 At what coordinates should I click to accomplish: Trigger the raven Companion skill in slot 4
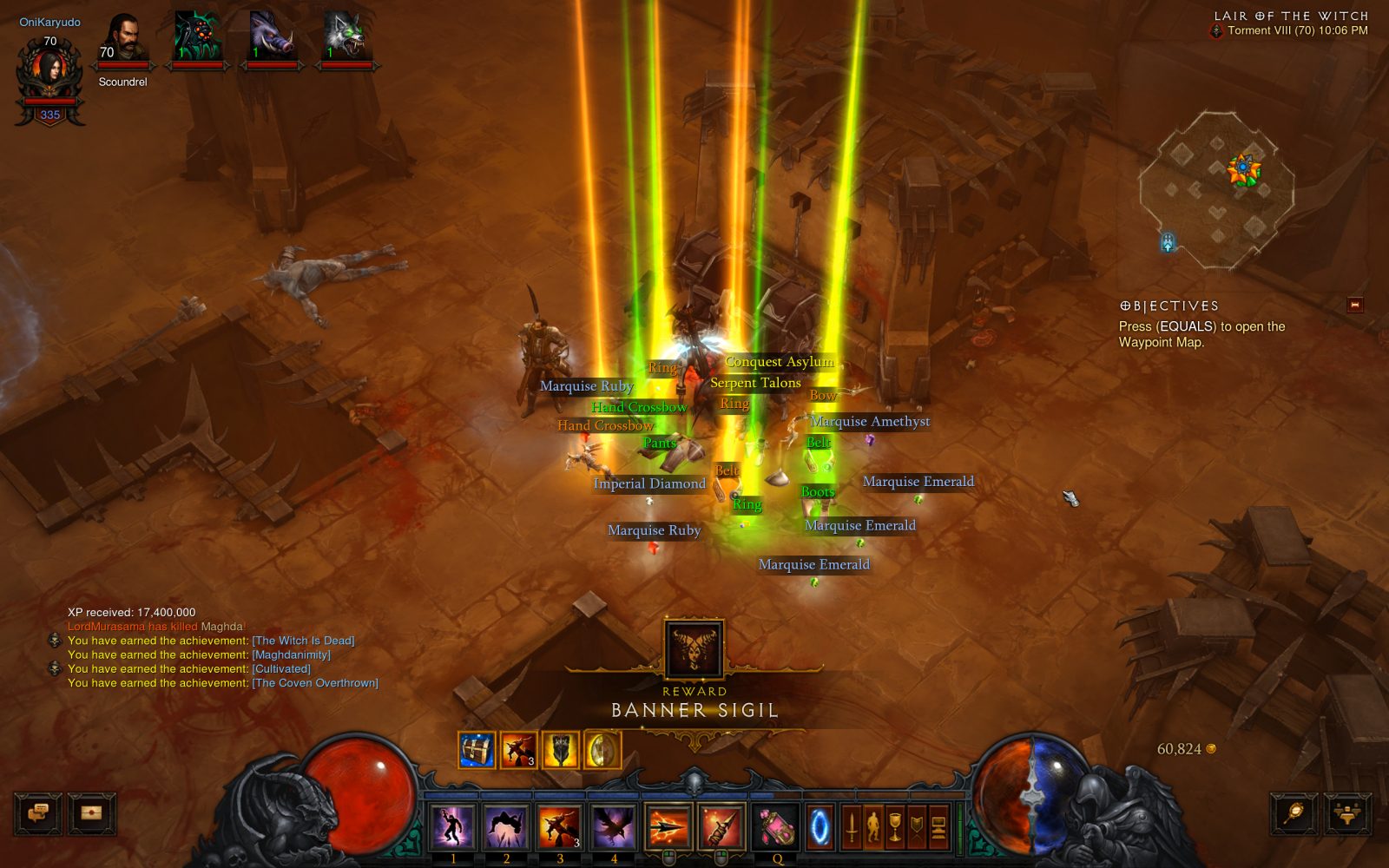614,825
